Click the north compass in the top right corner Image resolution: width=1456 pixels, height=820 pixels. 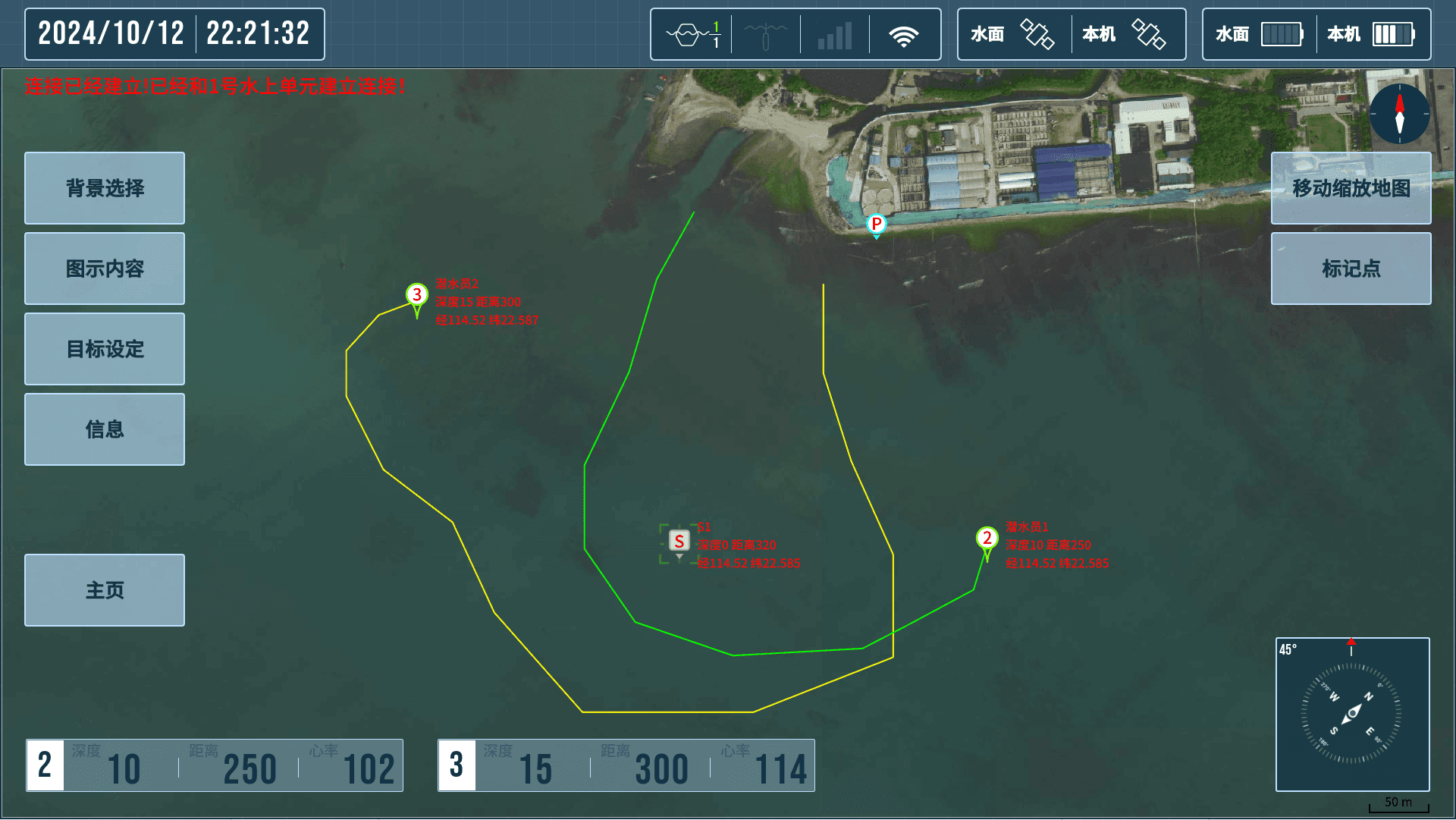[1399, 114]
